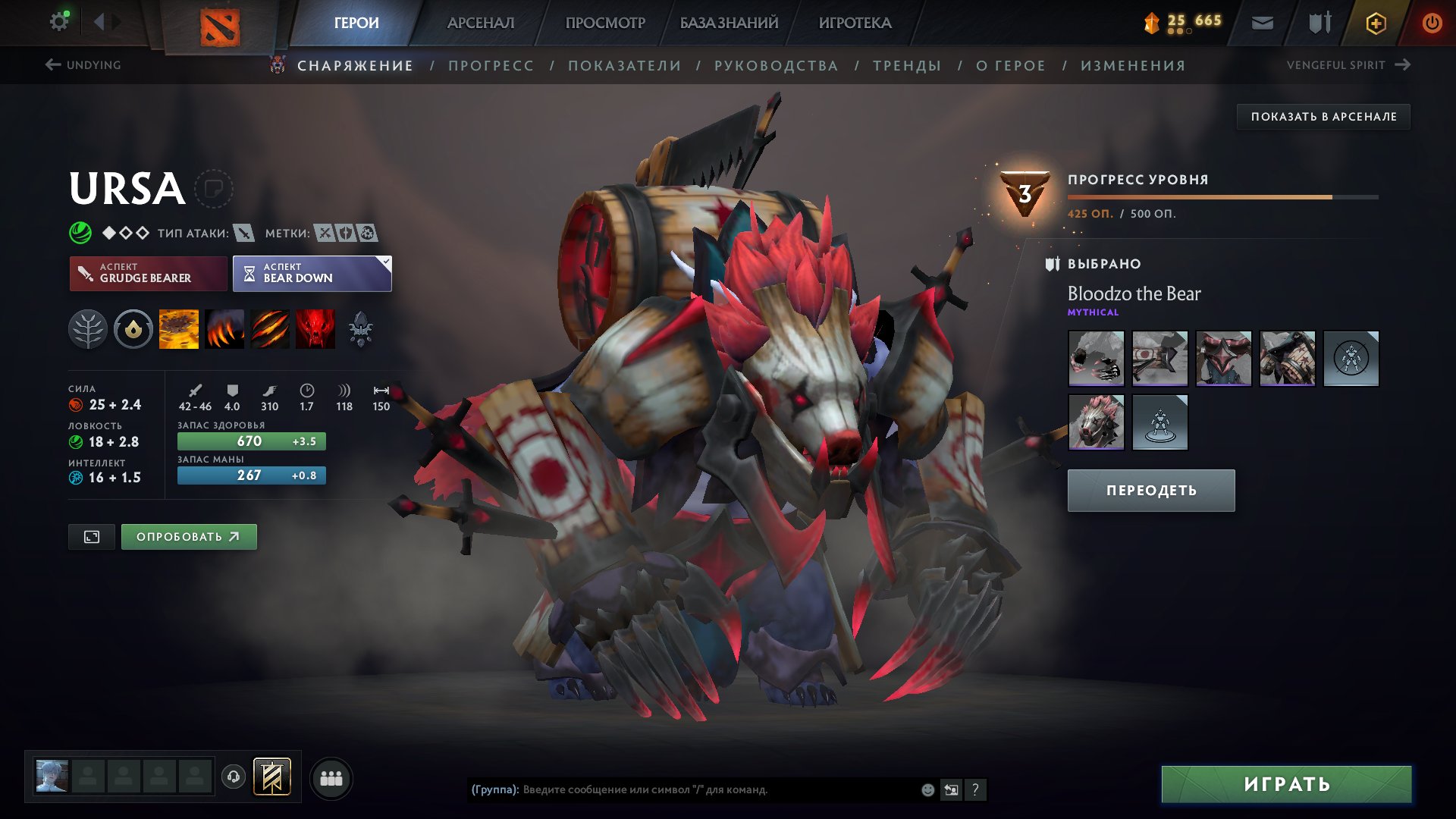This screenshot has height=819, width=1456.
Task: Switch to the ПРОСМОТР tab
Action: pos(605,23)
